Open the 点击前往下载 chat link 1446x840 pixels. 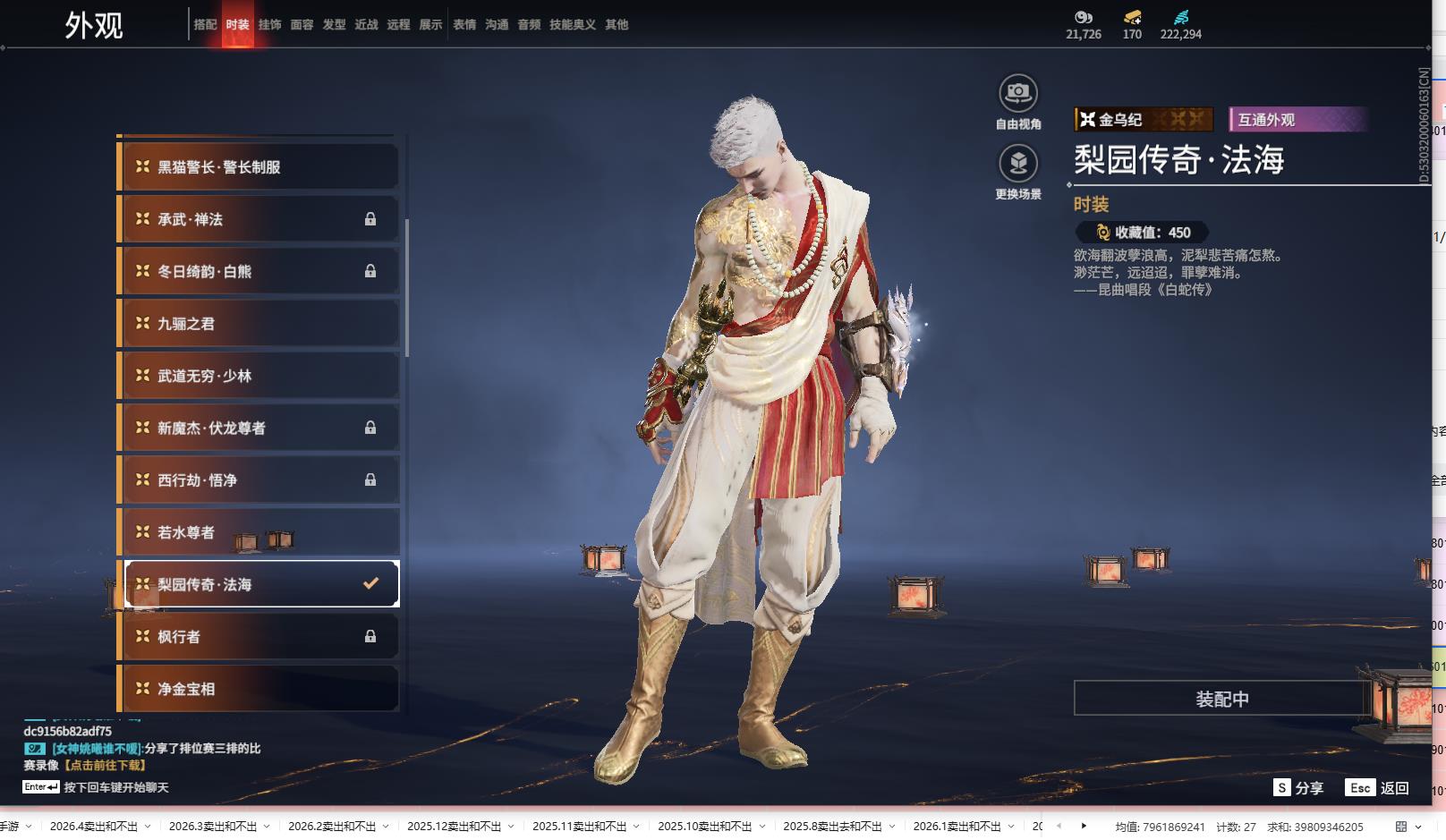click(106, 766)
